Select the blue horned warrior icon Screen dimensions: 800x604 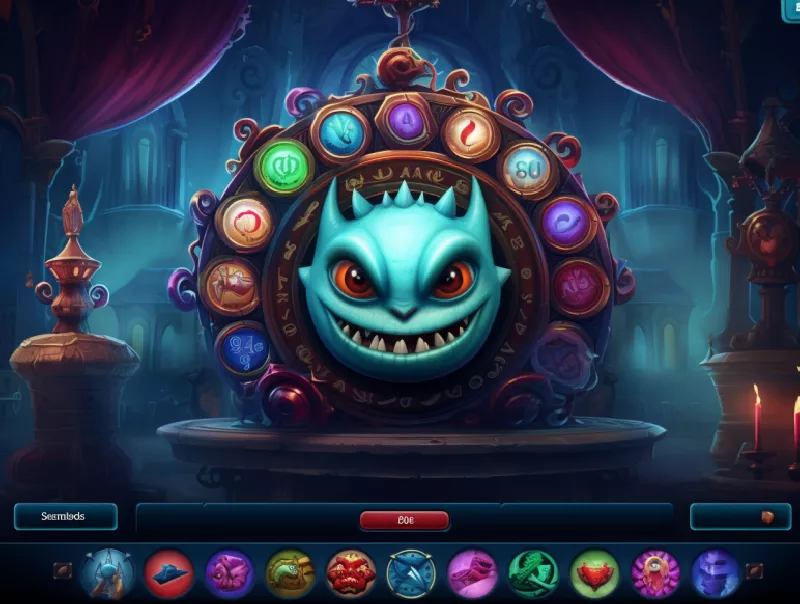click(107, 573)
